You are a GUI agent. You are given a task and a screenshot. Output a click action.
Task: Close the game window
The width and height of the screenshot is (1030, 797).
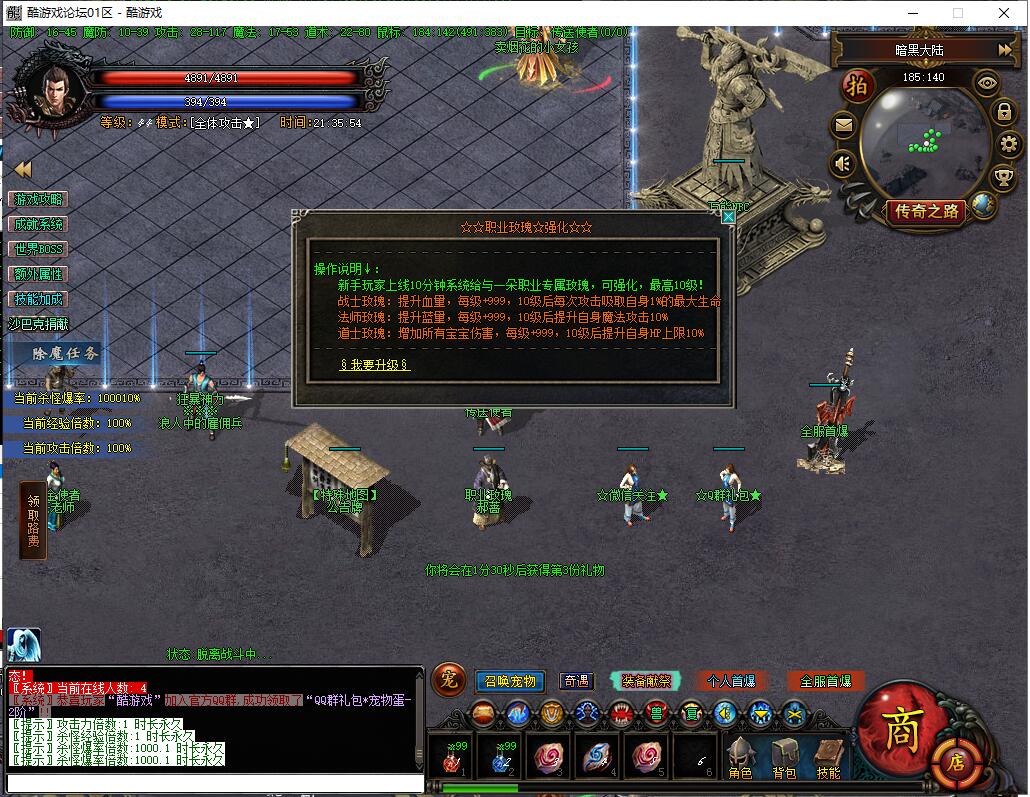[1004, 12]
